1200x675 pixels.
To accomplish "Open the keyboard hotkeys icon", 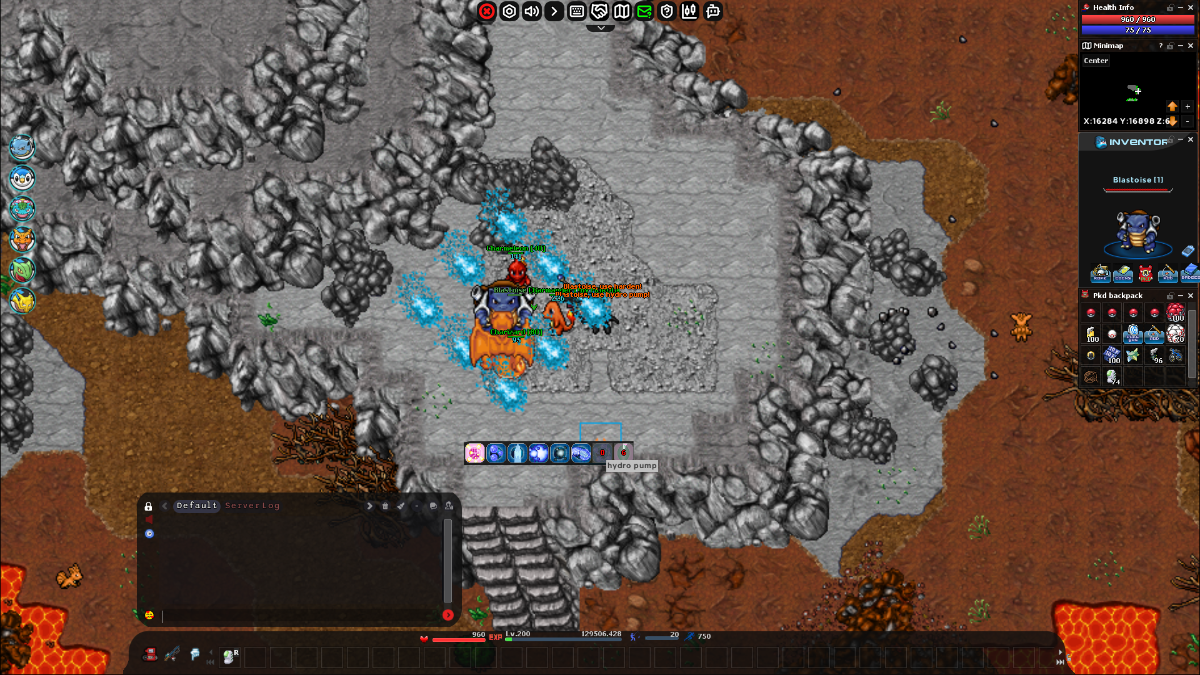I will click(577, 11).
